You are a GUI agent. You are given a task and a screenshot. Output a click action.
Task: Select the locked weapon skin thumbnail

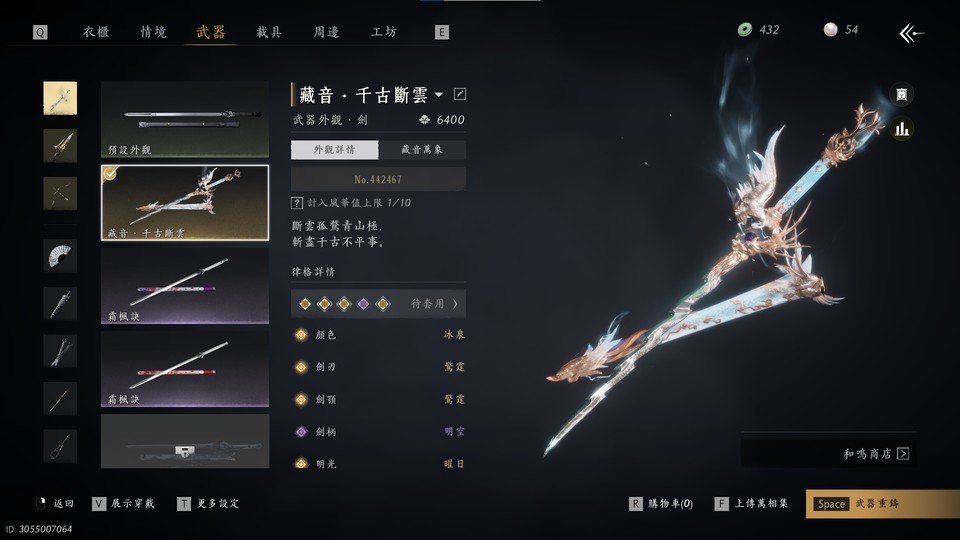click(x=185, y=441)
